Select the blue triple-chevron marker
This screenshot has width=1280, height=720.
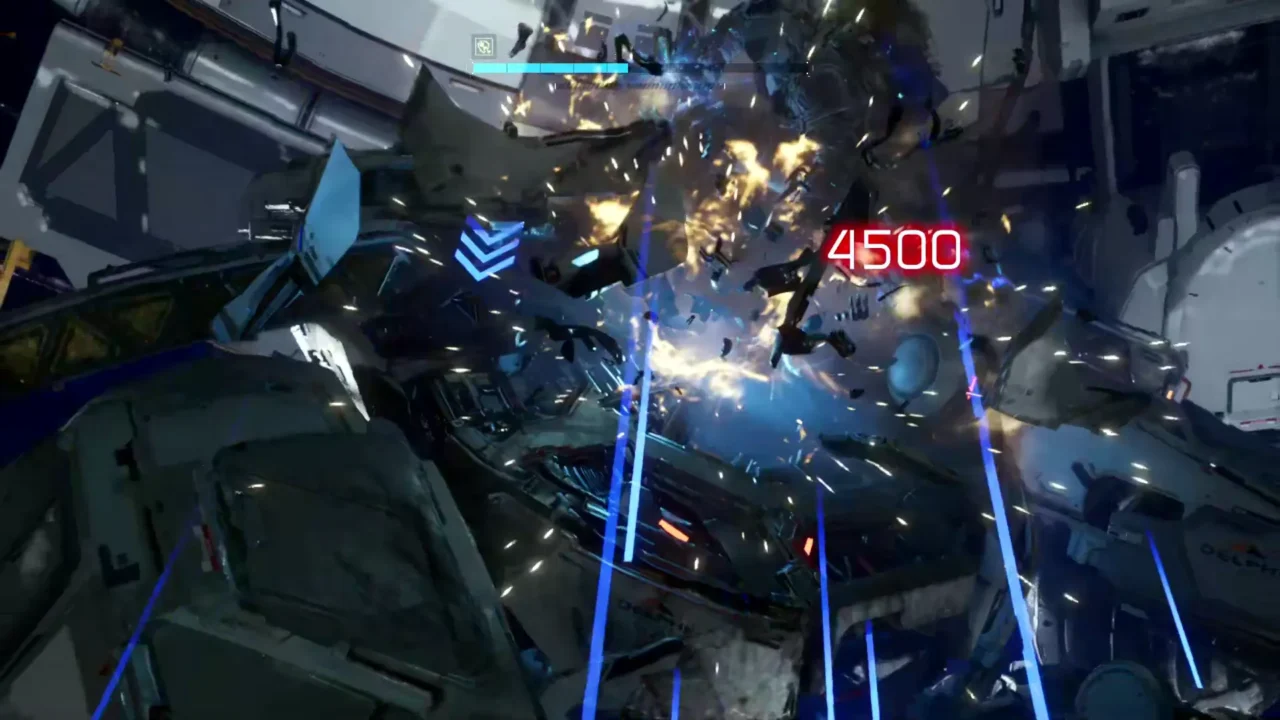(x=488, y=249)
